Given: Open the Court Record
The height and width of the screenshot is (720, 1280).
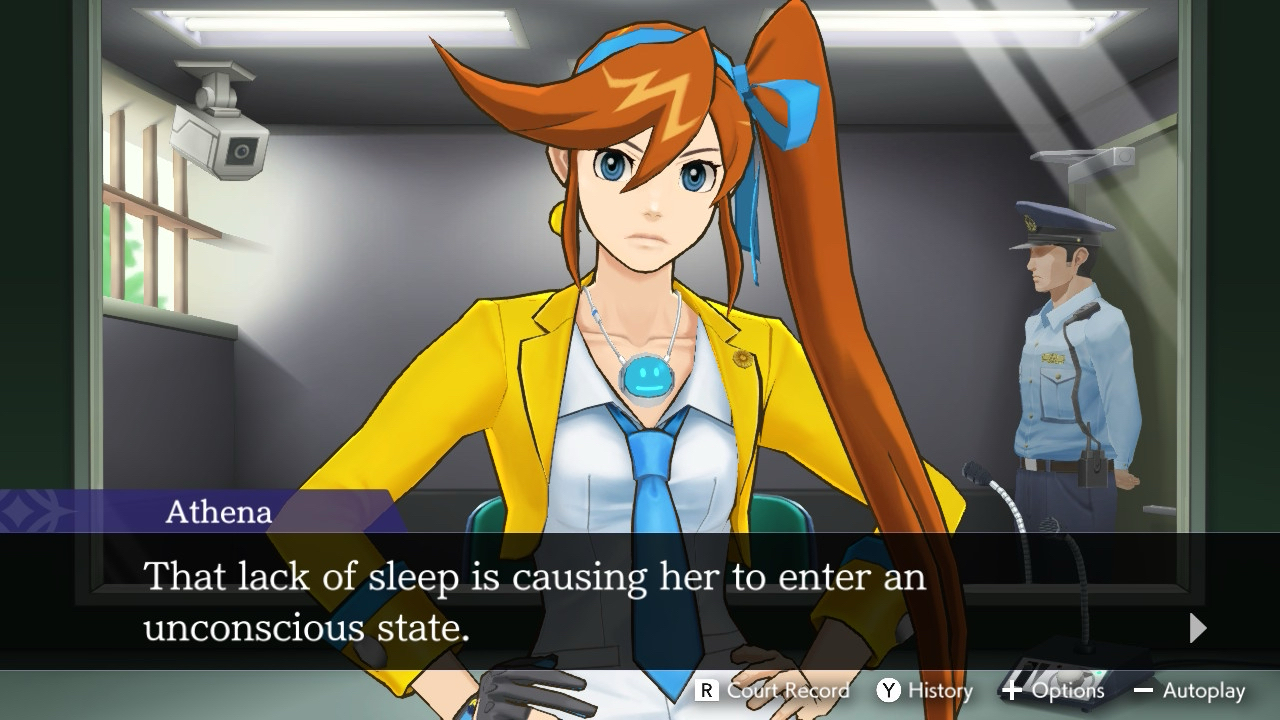Looking at the screenshot, I should click(x=773, y=690).
